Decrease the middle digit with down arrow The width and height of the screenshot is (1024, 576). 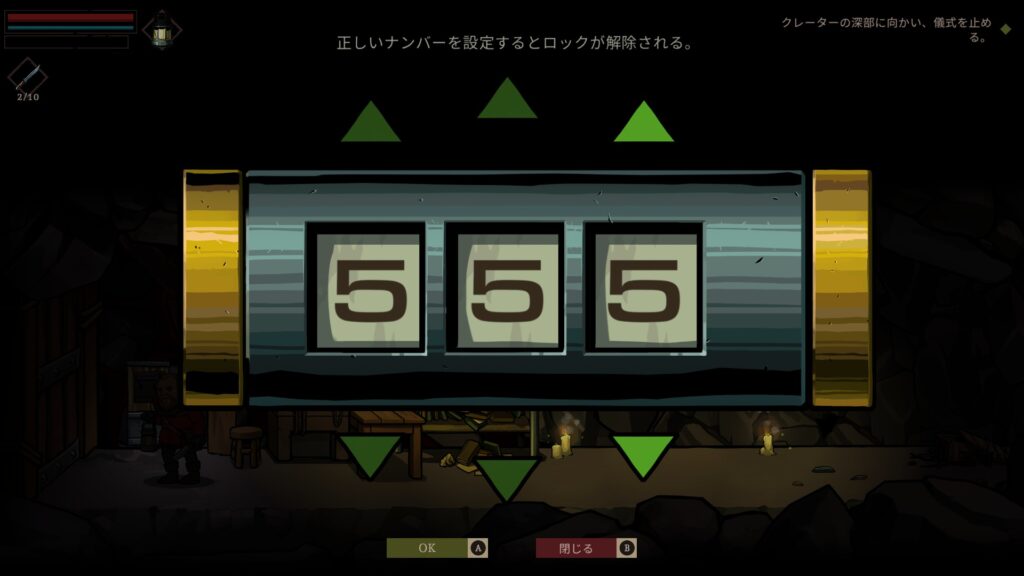[507, 478]
